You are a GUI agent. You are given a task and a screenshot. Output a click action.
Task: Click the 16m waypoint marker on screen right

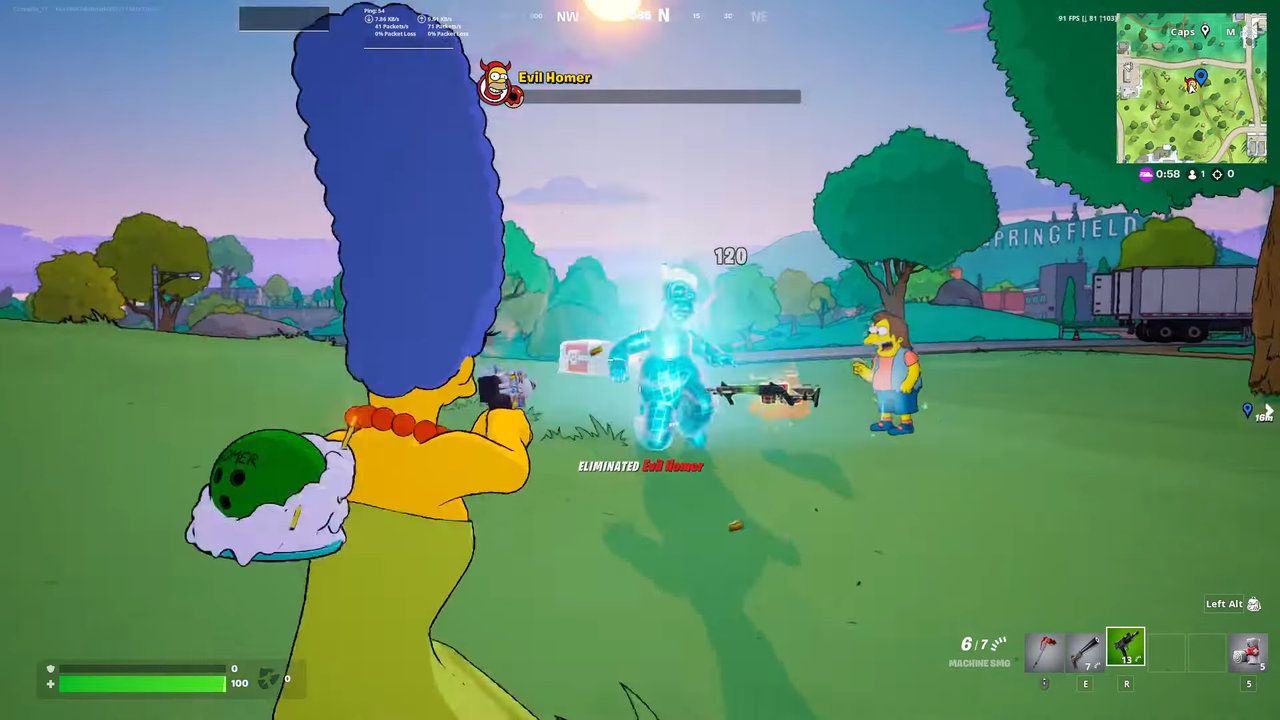coord(1246,410)
